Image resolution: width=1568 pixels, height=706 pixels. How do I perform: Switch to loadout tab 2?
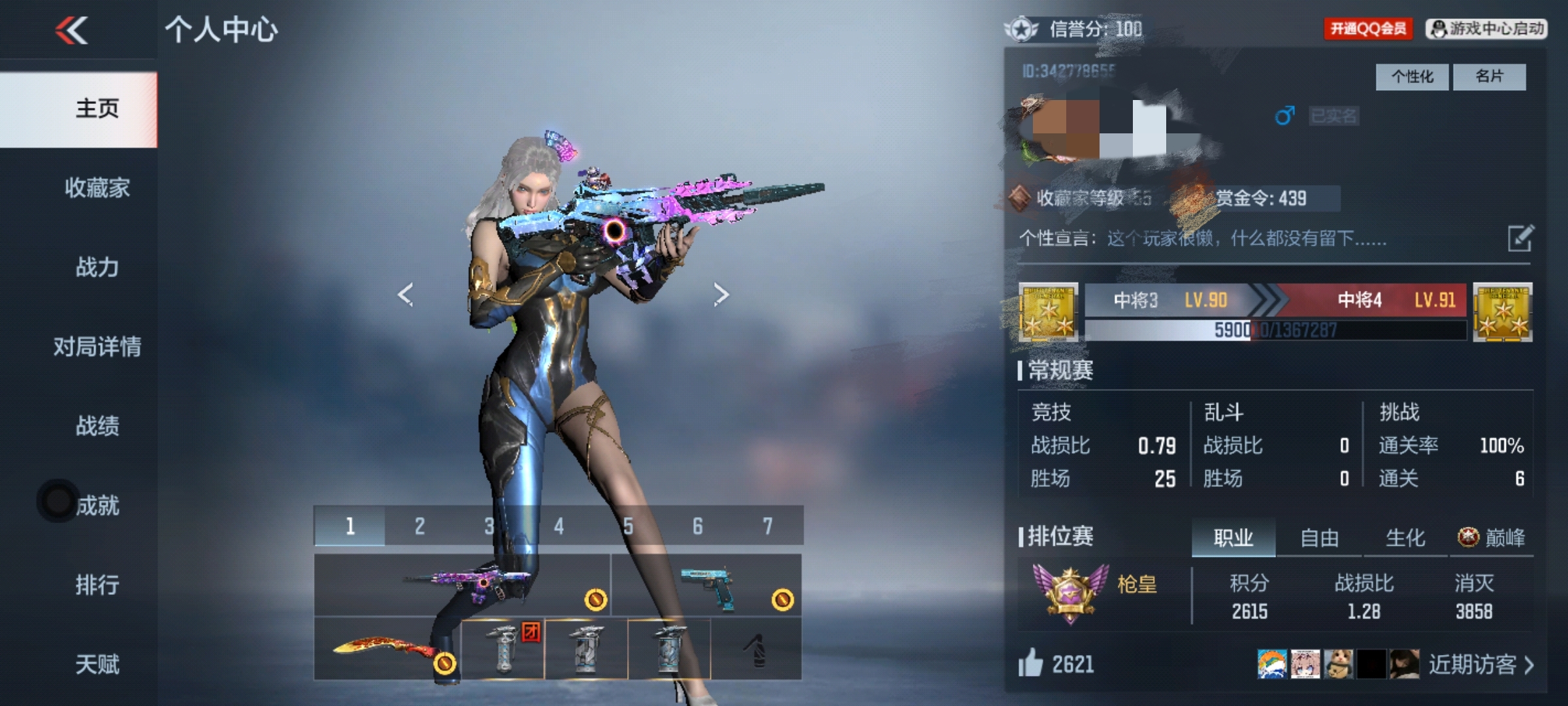click(x=419, y=526)
